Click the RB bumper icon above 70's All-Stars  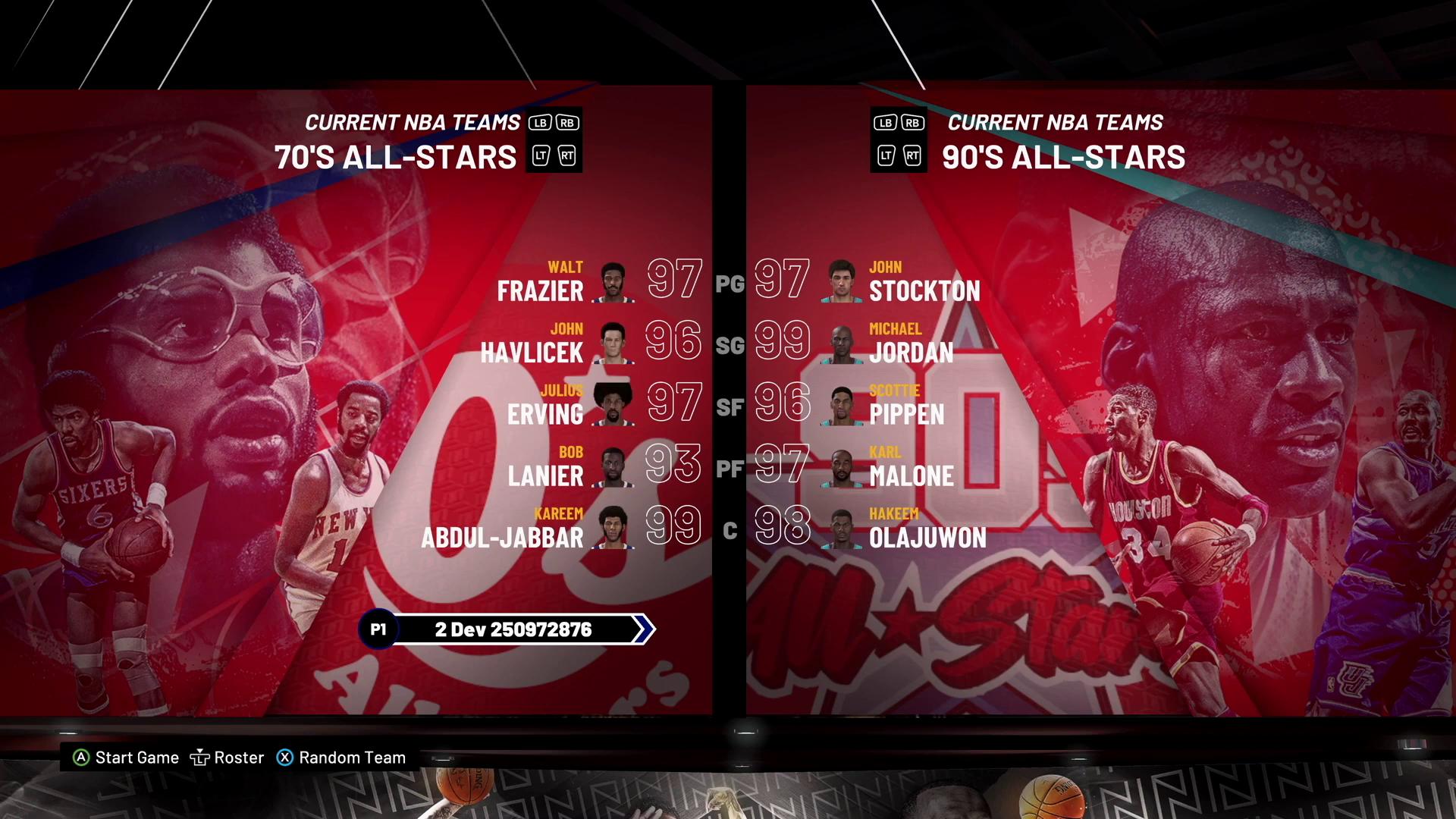click(568, 121)
